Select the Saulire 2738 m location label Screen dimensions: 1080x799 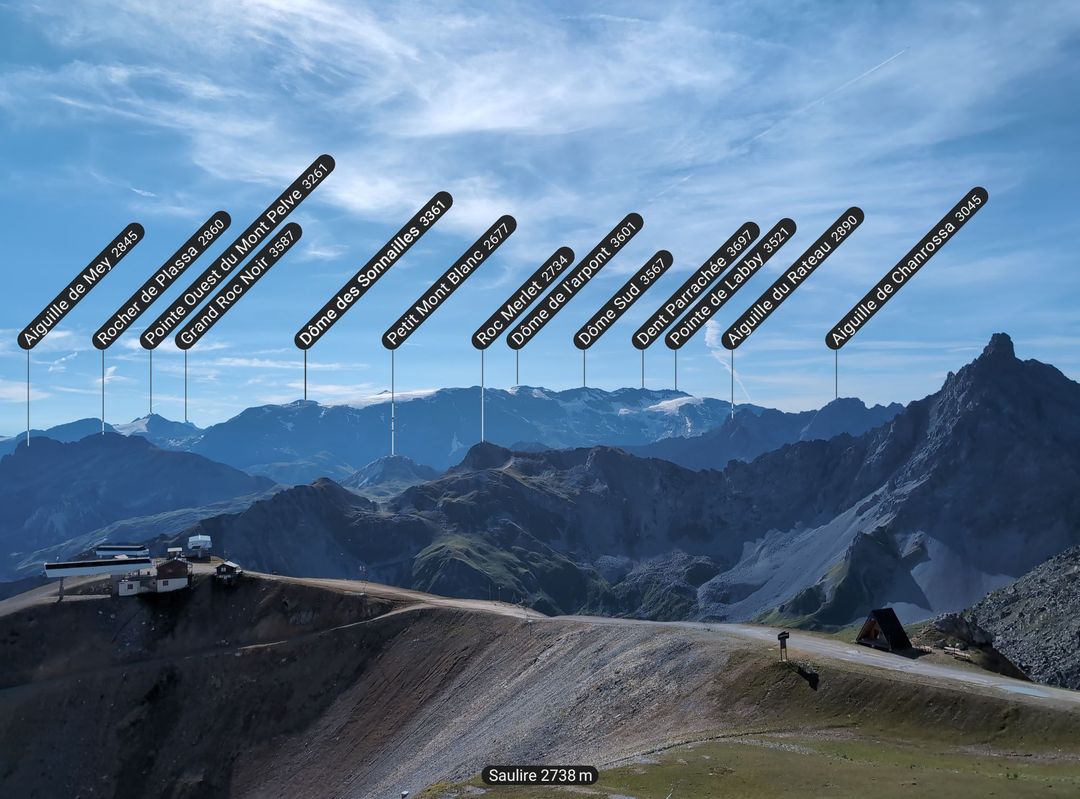pyautogui.click(x=540, y=775)
